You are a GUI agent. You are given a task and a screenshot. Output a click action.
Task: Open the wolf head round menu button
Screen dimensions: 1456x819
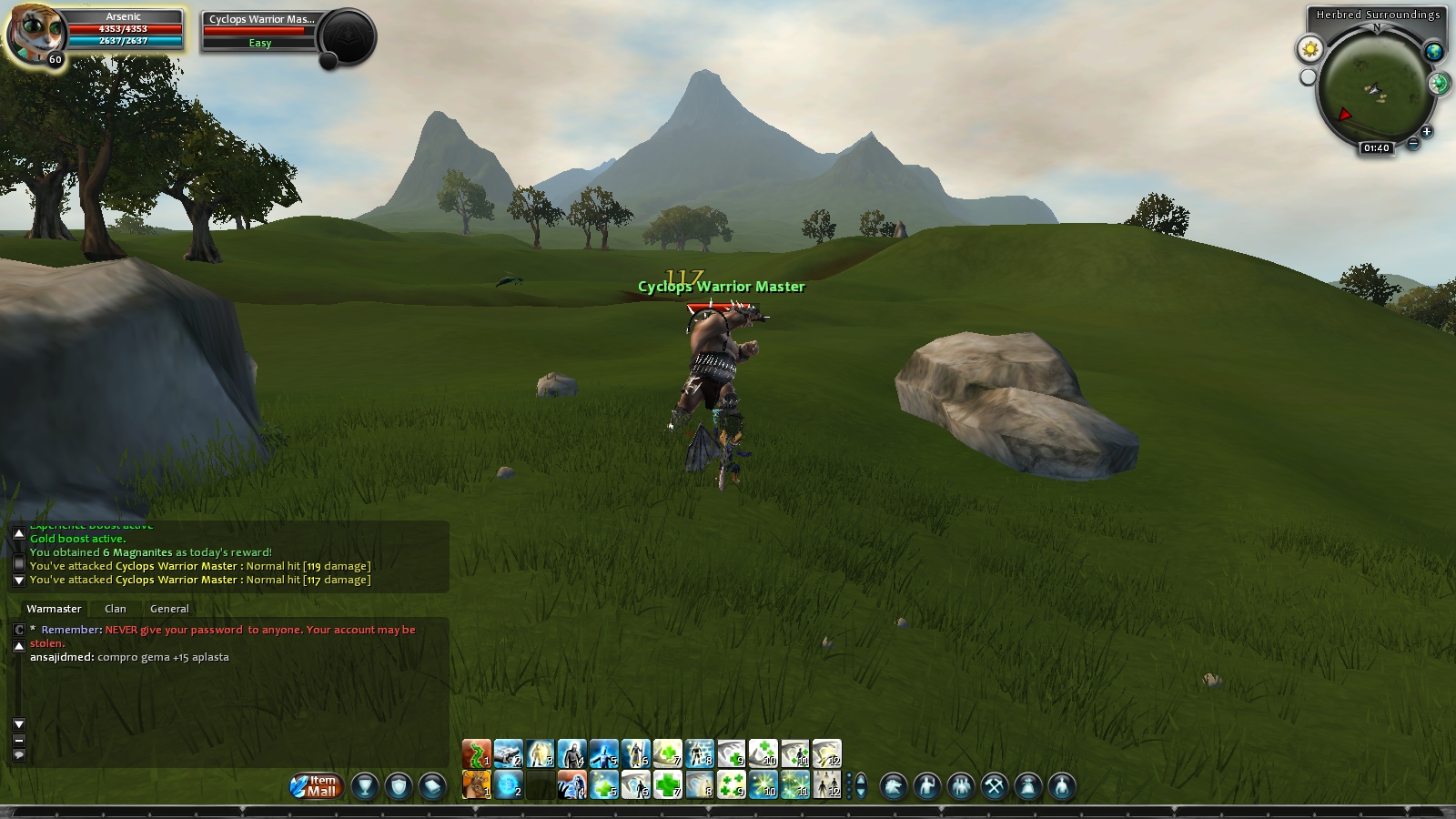pyautogui.click(x=893, y=786)
